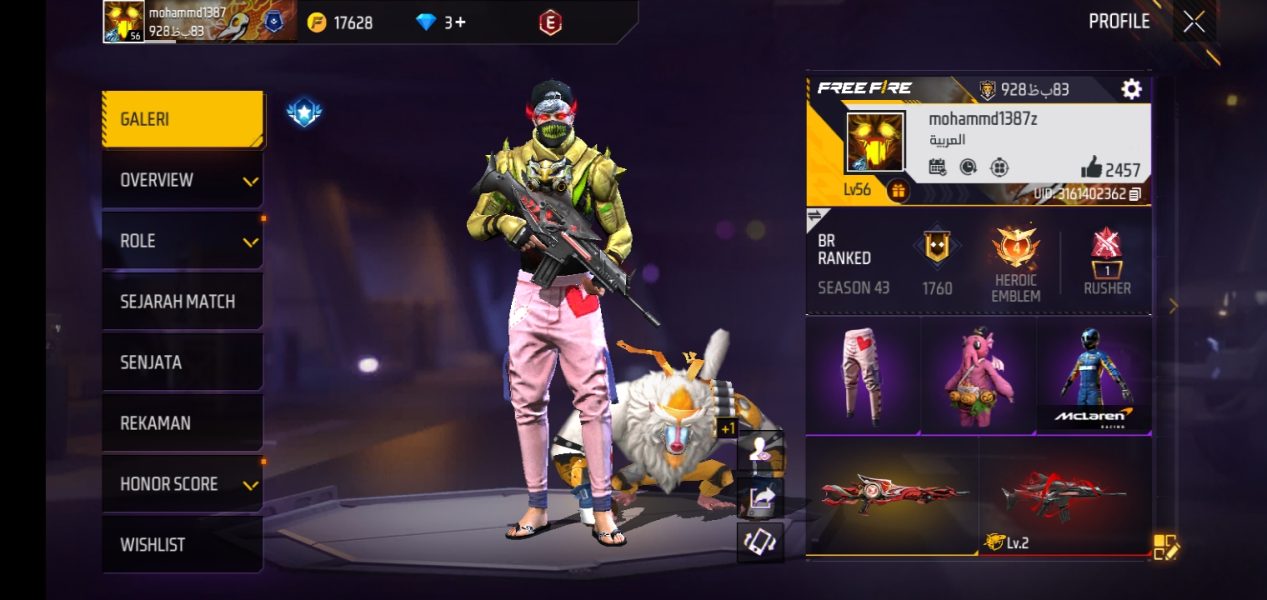This screenshot has height=600, width=1267.
Task: Select the pink heart pants thumbnail
Action: tap(862, 375)
